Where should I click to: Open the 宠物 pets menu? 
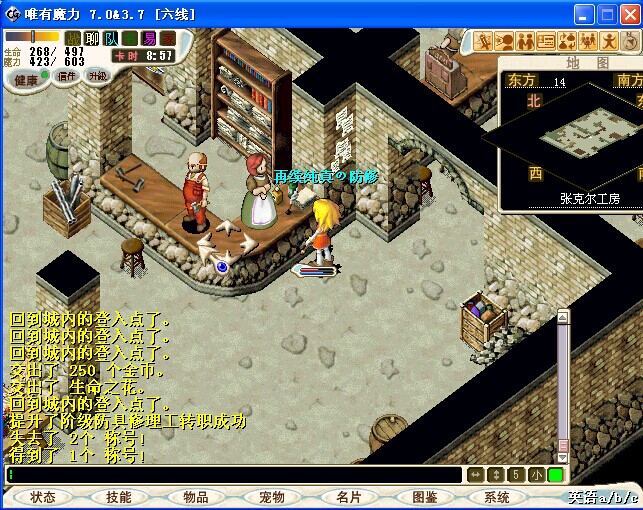271,497
